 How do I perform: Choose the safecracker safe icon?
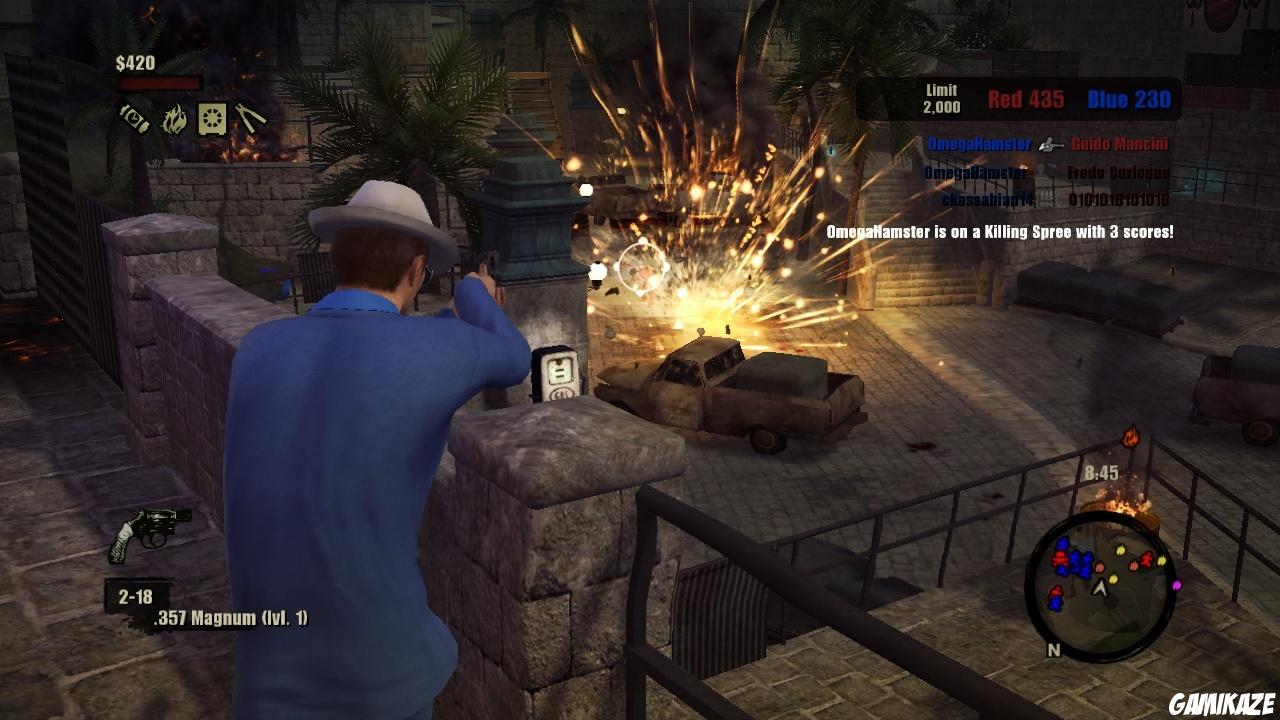click(212, 119)
